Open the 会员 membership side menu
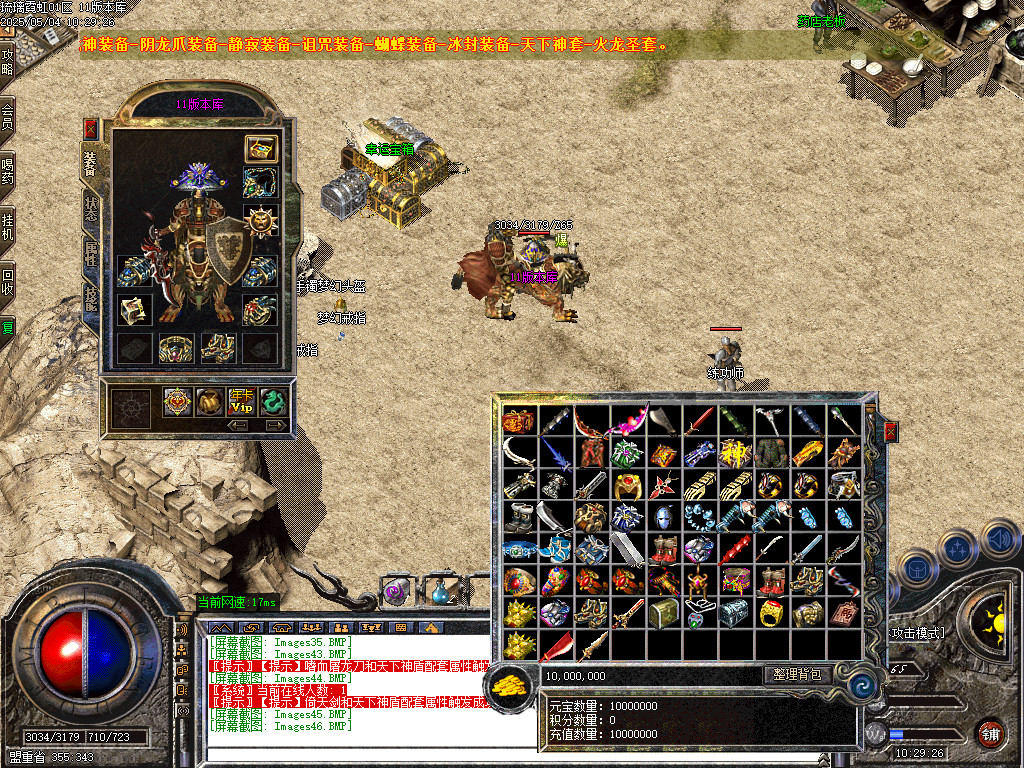 click(x=8, y=115)
